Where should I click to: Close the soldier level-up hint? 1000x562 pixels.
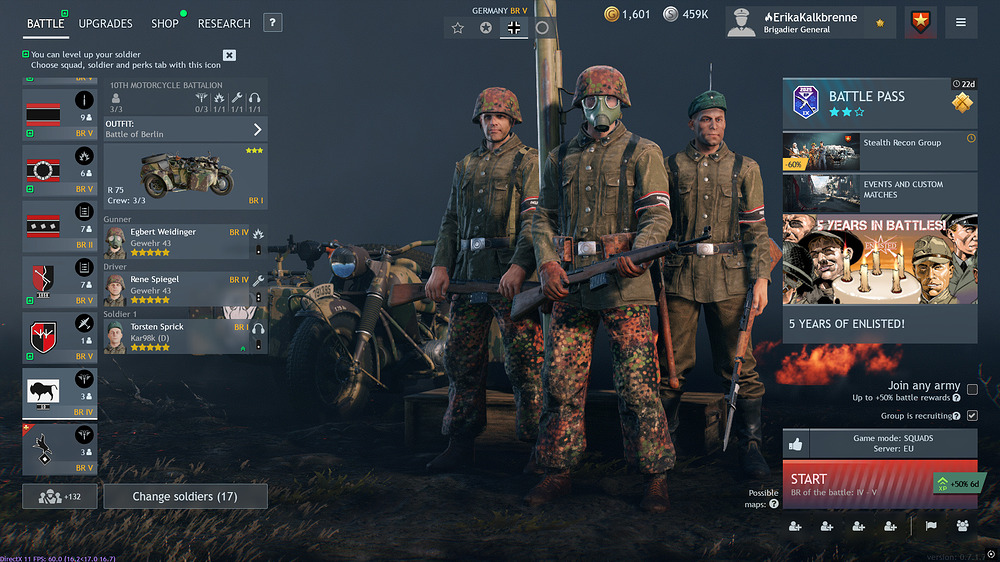[x=229, y=55]
